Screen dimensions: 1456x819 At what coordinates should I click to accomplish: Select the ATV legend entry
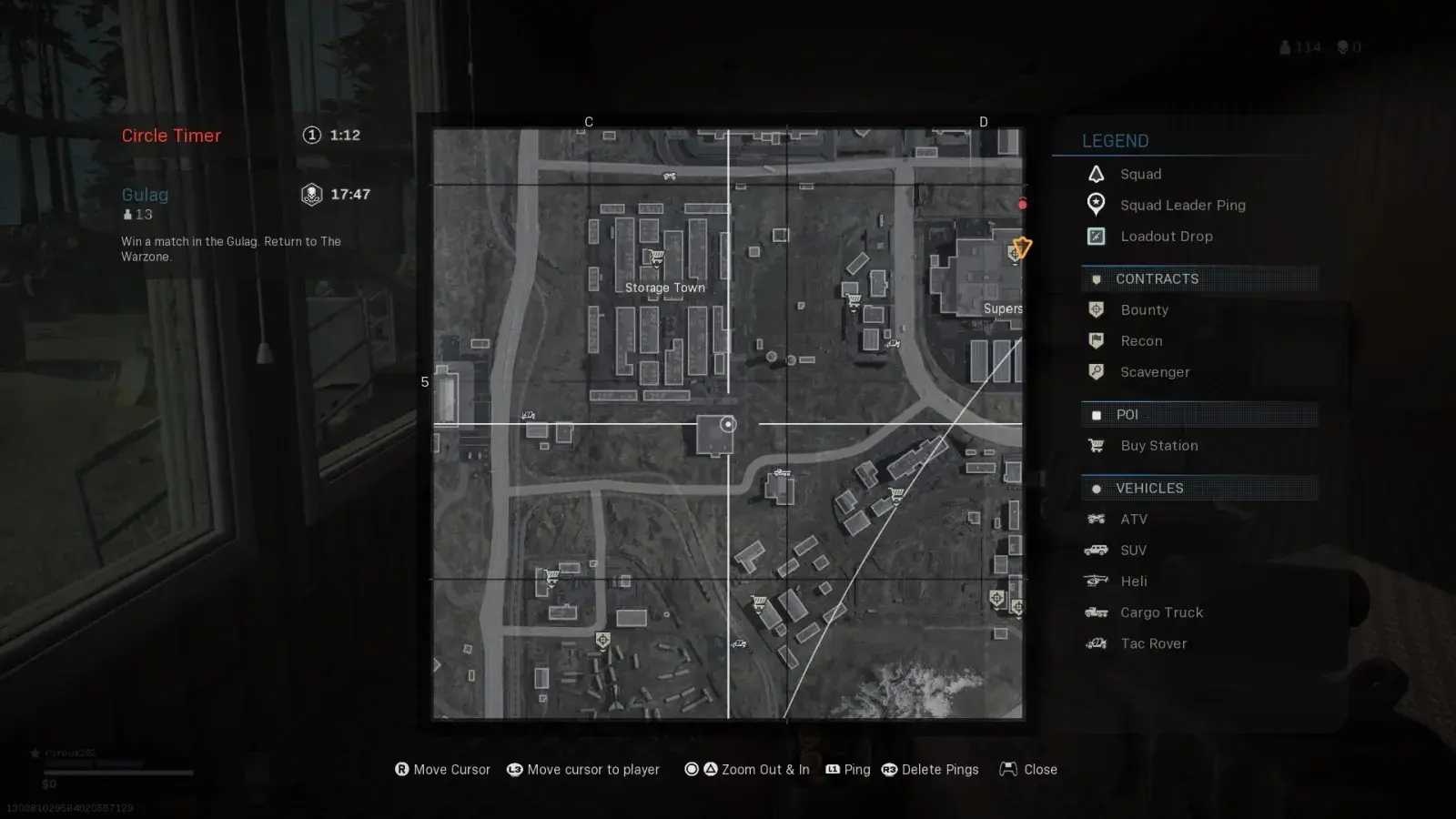[1133, 519]
